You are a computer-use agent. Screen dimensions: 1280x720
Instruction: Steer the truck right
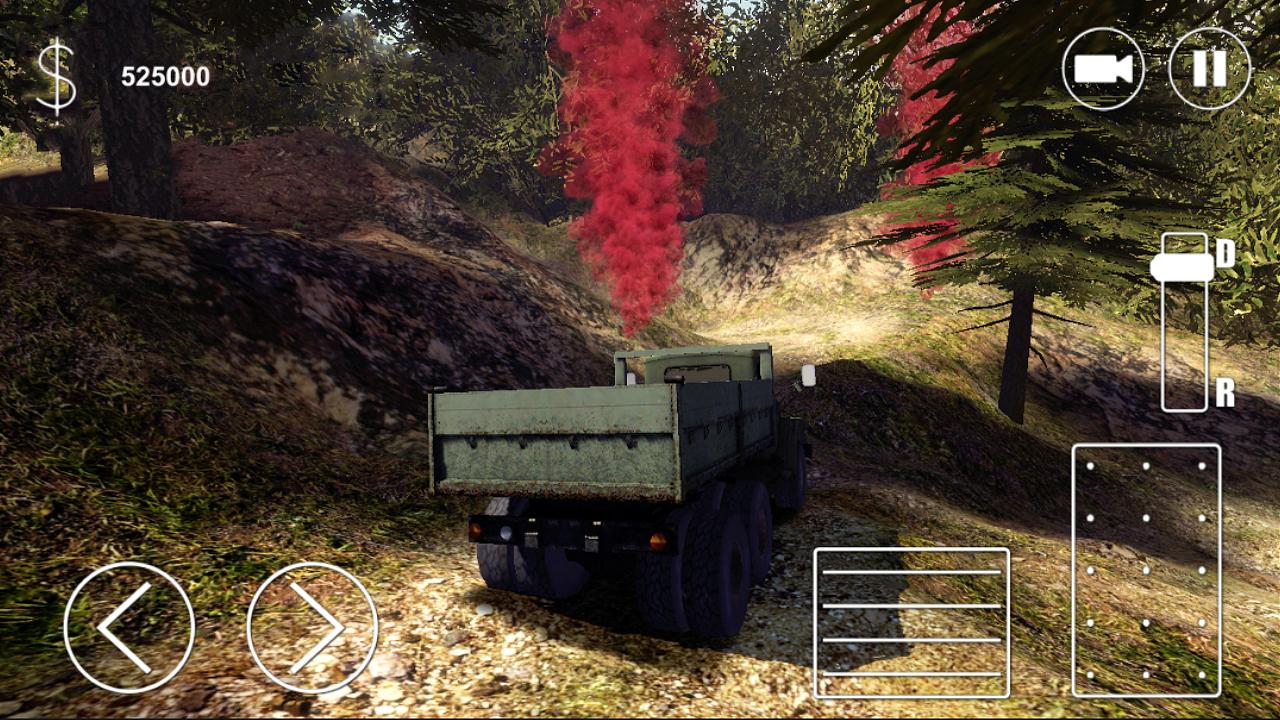pyautogui.click(x=312, y=628)
